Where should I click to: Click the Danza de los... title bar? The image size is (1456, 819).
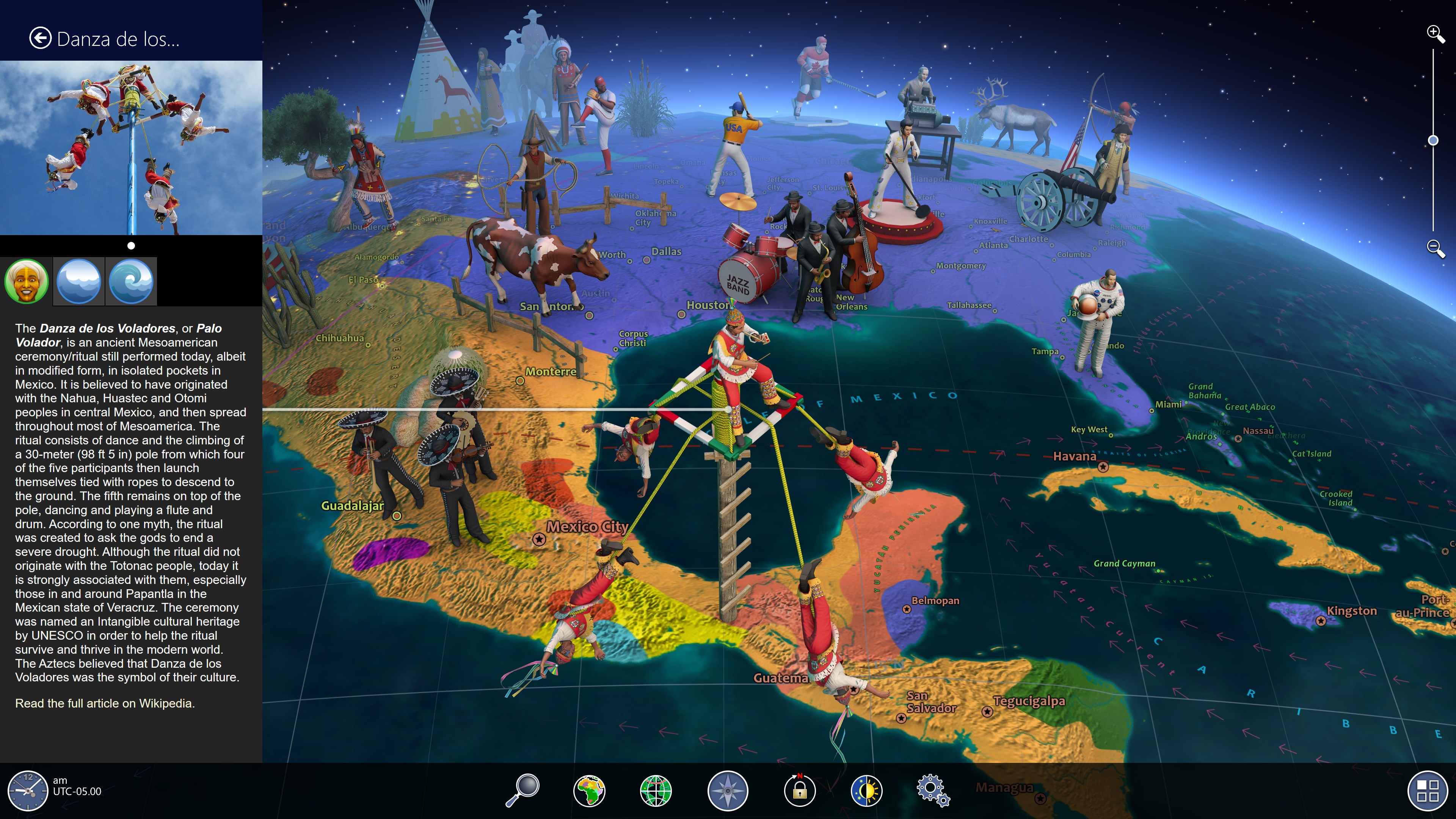(x=118, y=39)
